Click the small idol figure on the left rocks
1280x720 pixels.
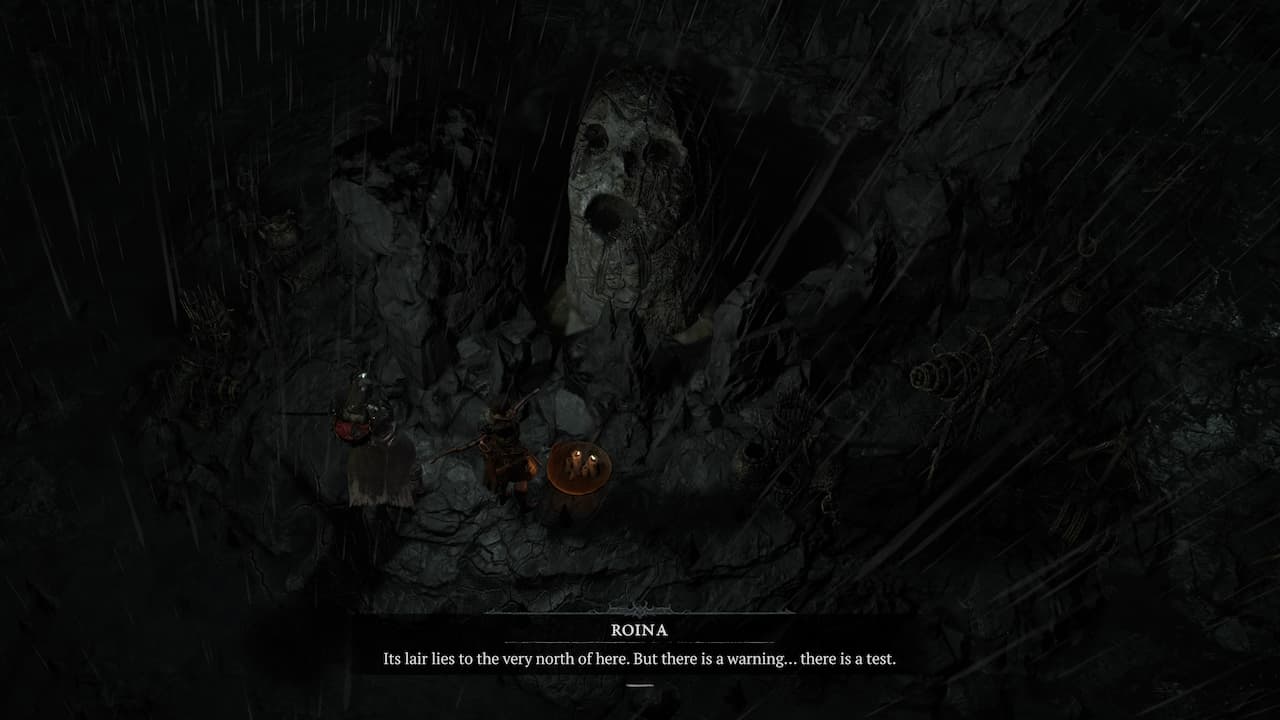click(x=279, y=230)
